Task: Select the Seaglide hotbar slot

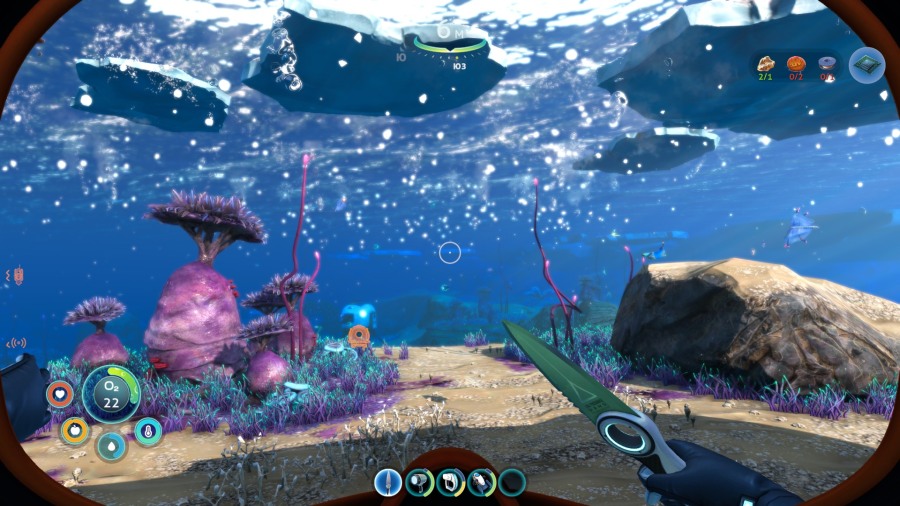Action: tap(481, 483)
